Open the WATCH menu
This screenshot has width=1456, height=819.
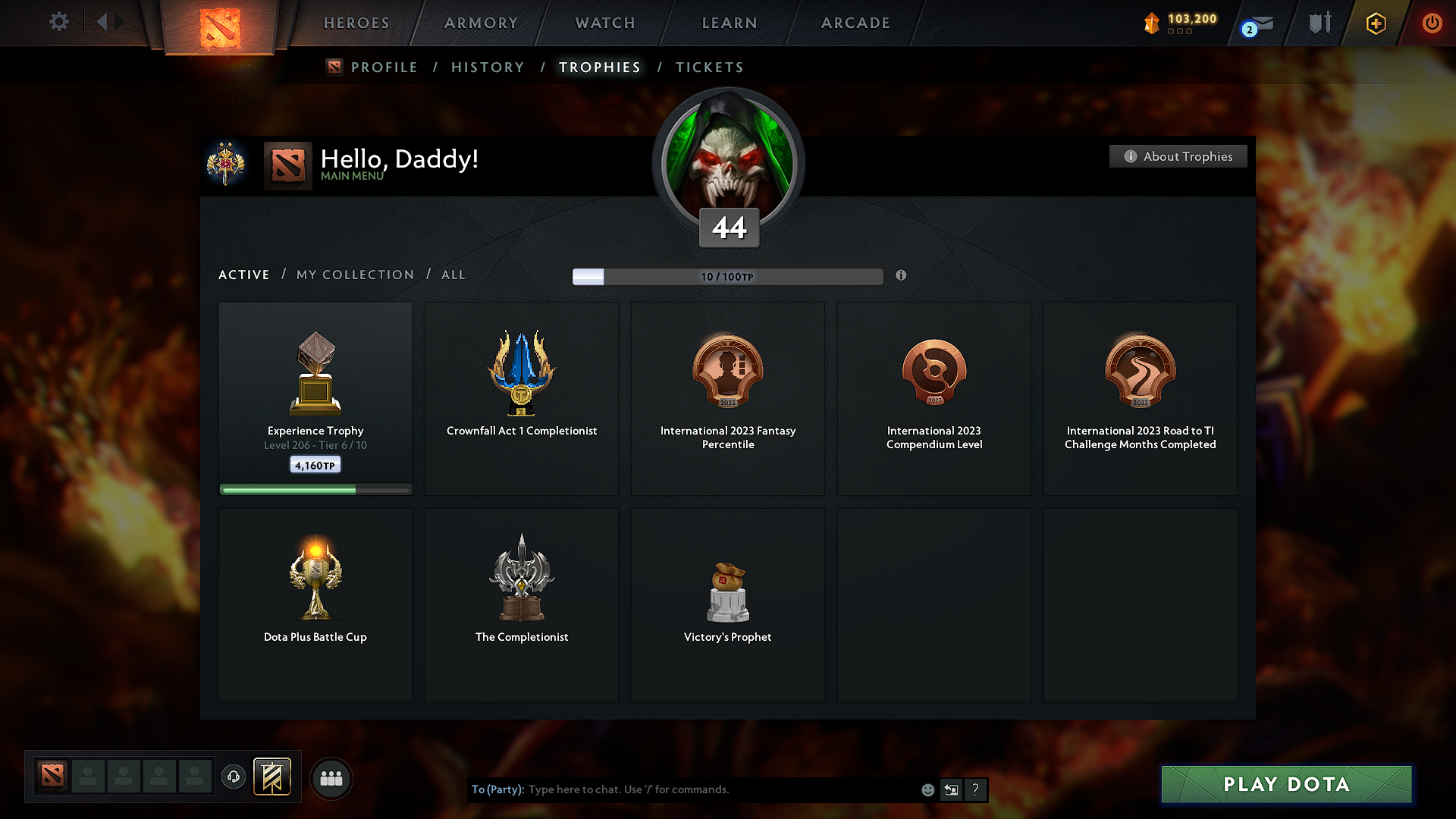[604, 23]
